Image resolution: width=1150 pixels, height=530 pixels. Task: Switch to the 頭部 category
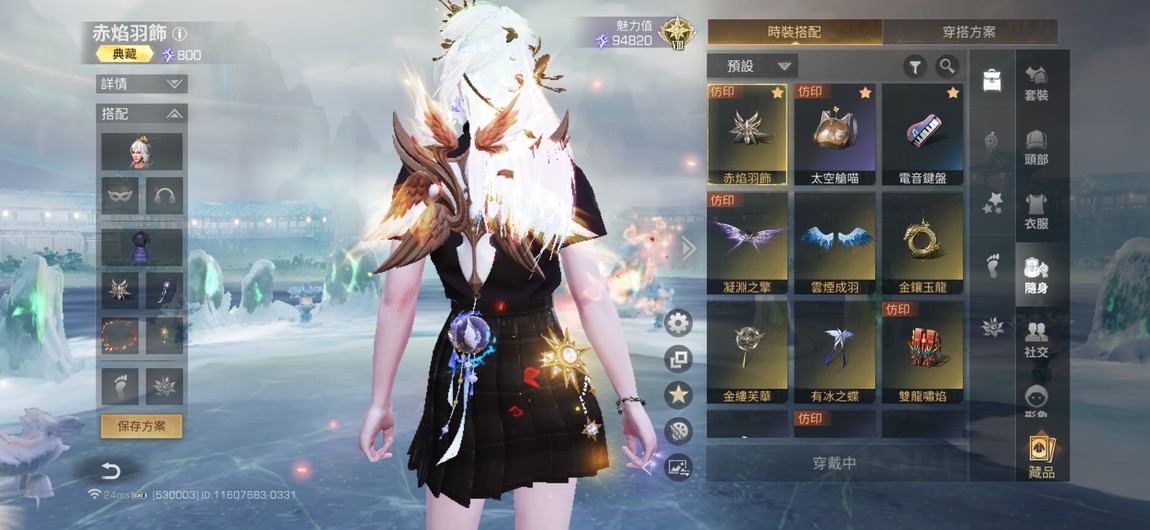[1036, 148]
